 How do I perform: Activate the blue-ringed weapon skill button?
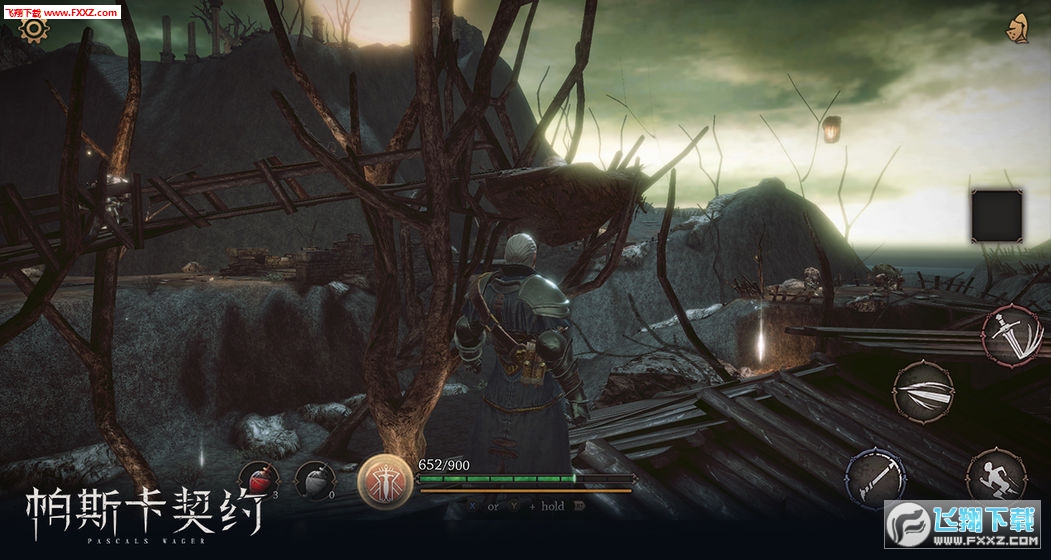tap(876, 476)
